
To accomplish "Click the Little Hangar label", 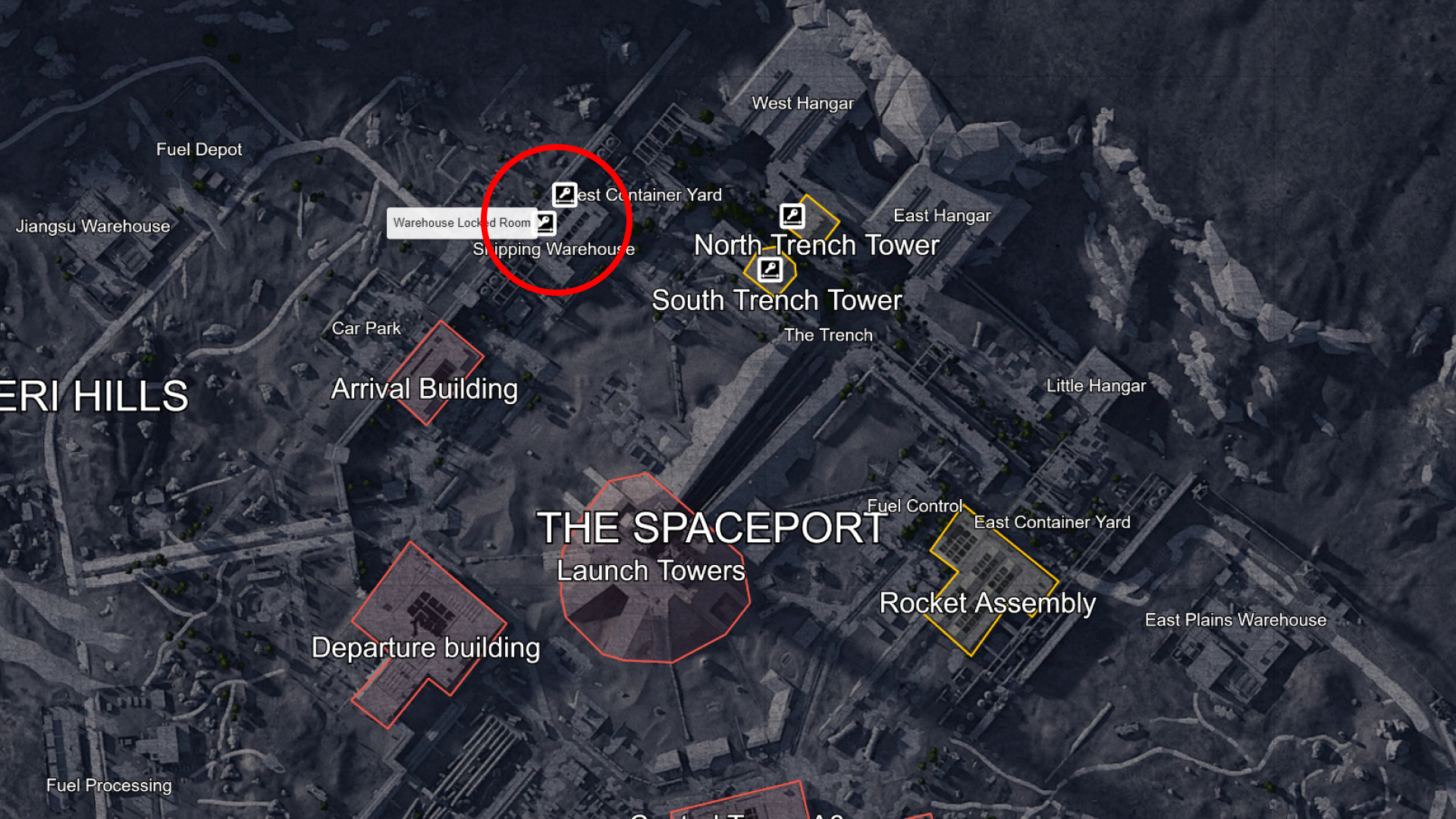I will click(1095, 386).
